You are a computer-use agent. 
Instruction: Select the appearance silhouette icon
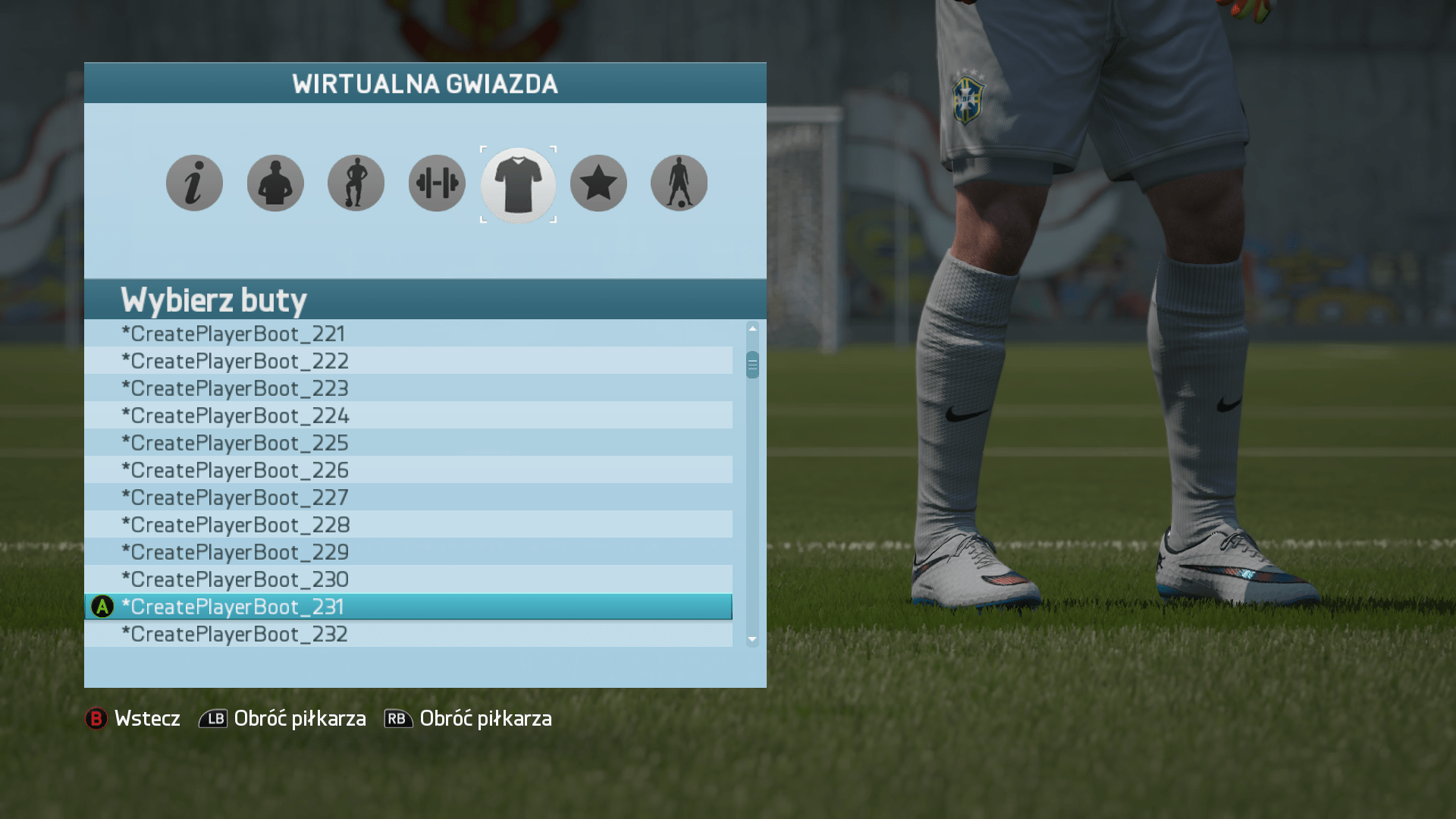click(x=275, y=182)
